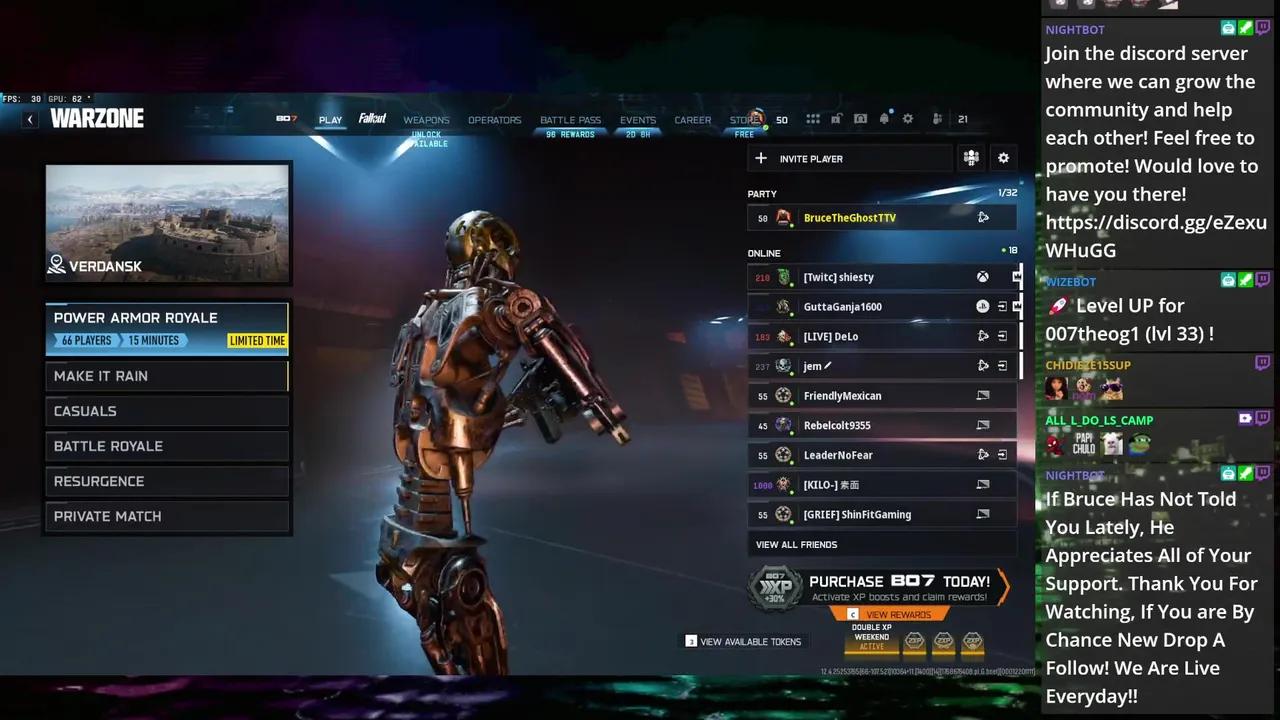Choose the Make It Rain playlist

[167, 376]
